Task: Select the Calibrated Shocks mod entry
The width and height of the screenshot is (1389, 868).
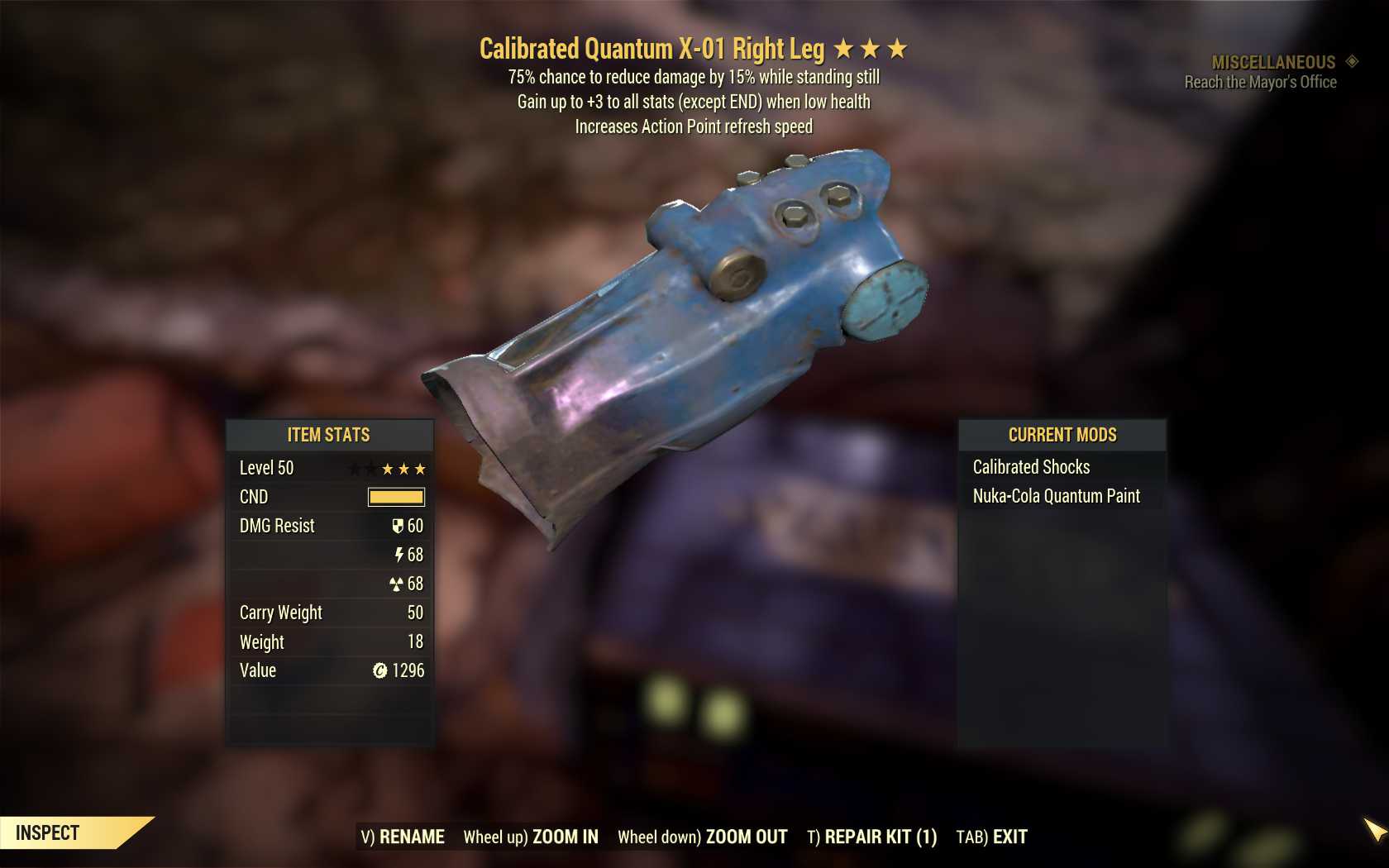Action: click(1031, 467)
